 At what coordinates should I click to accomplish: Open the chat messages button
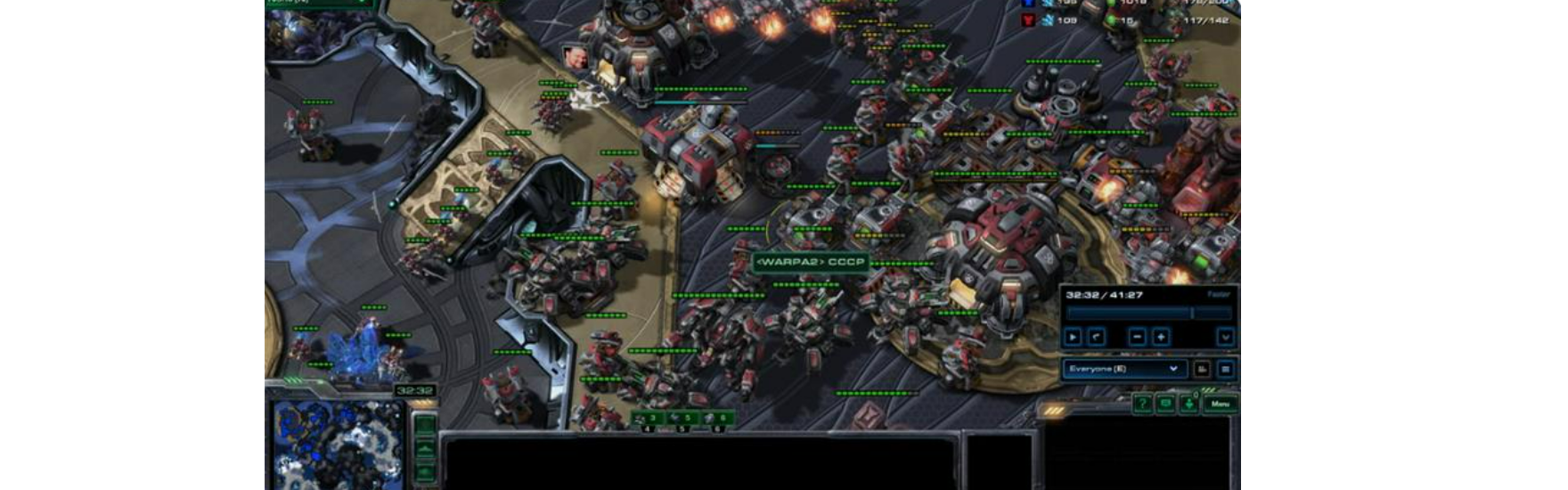point(1165,404)
